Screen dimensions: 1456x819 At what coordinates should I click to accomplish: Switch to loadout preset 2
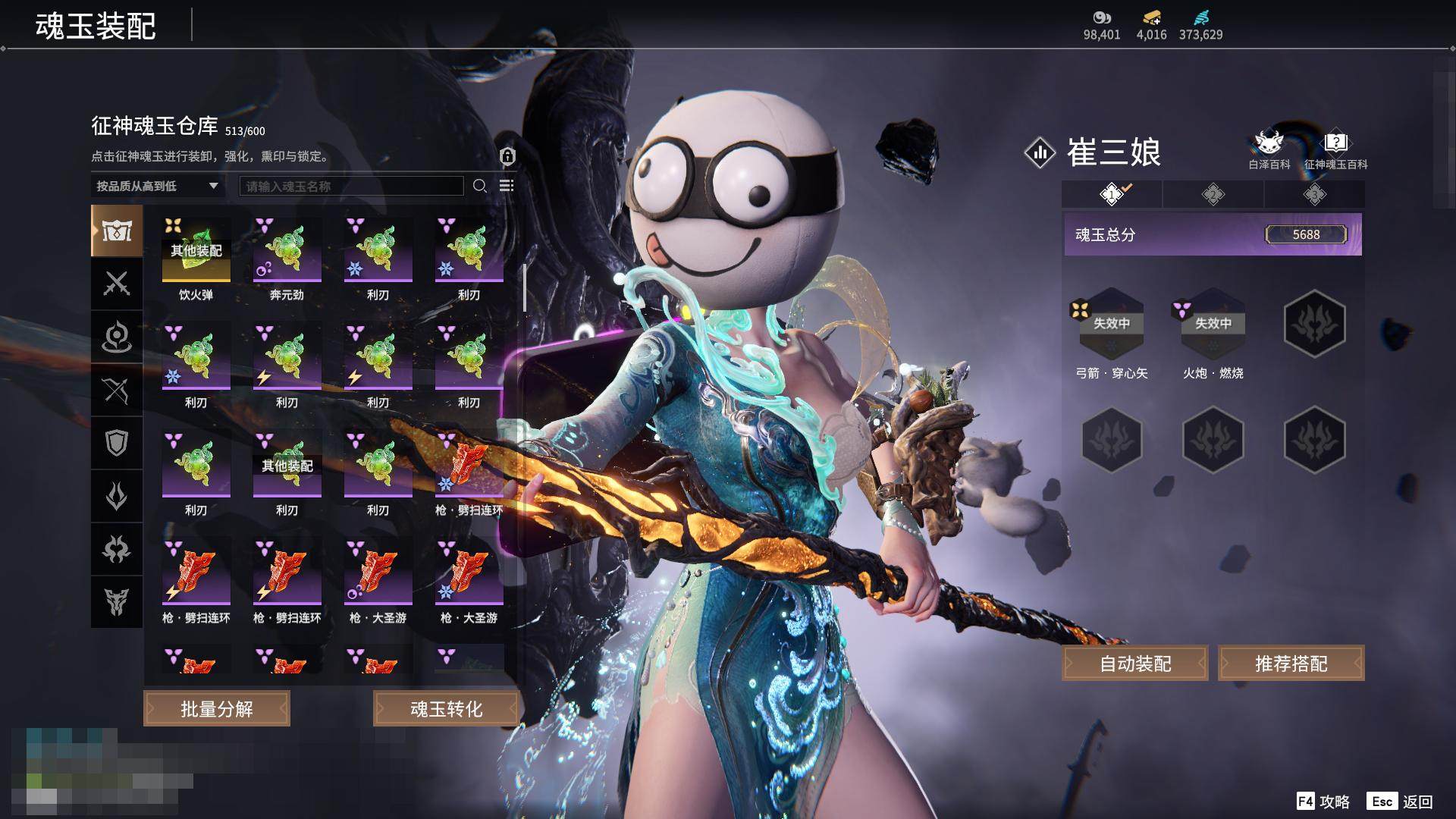(1213, 194)
